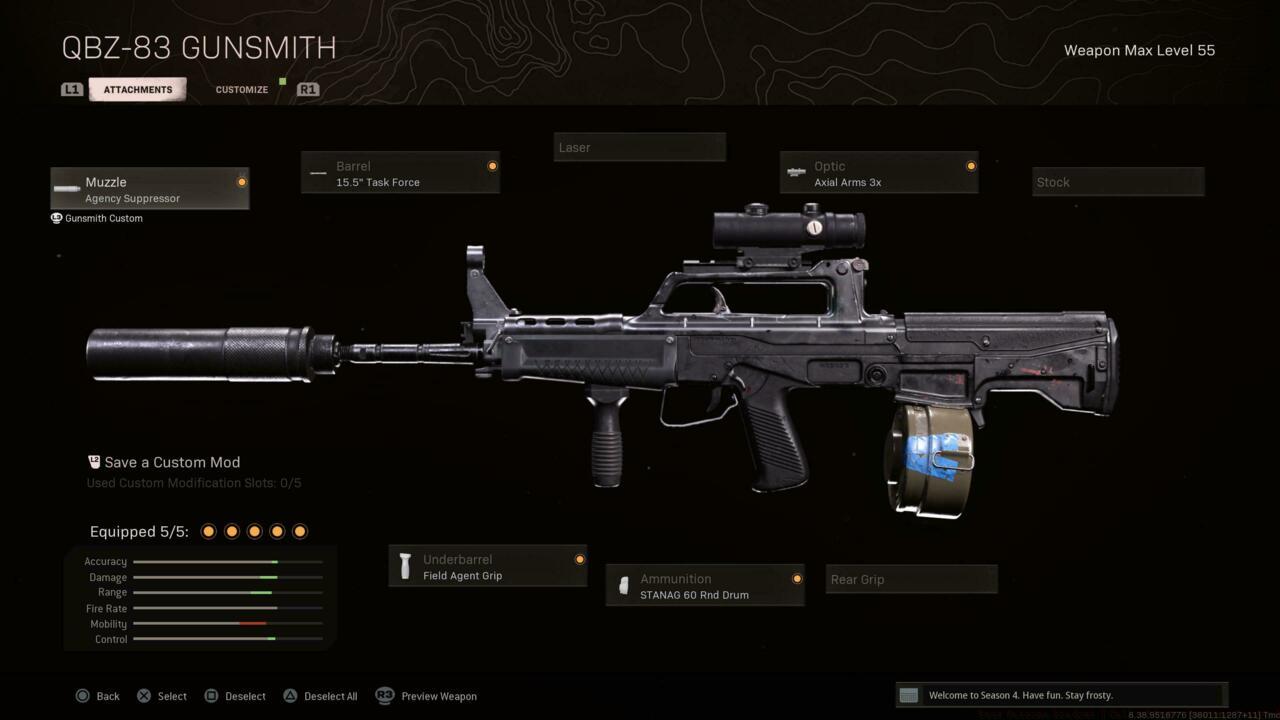The width and height of the screenshot is (1280, 720).
Task: Select the Ammunition magazine icon
Action: tap(625, 586)
